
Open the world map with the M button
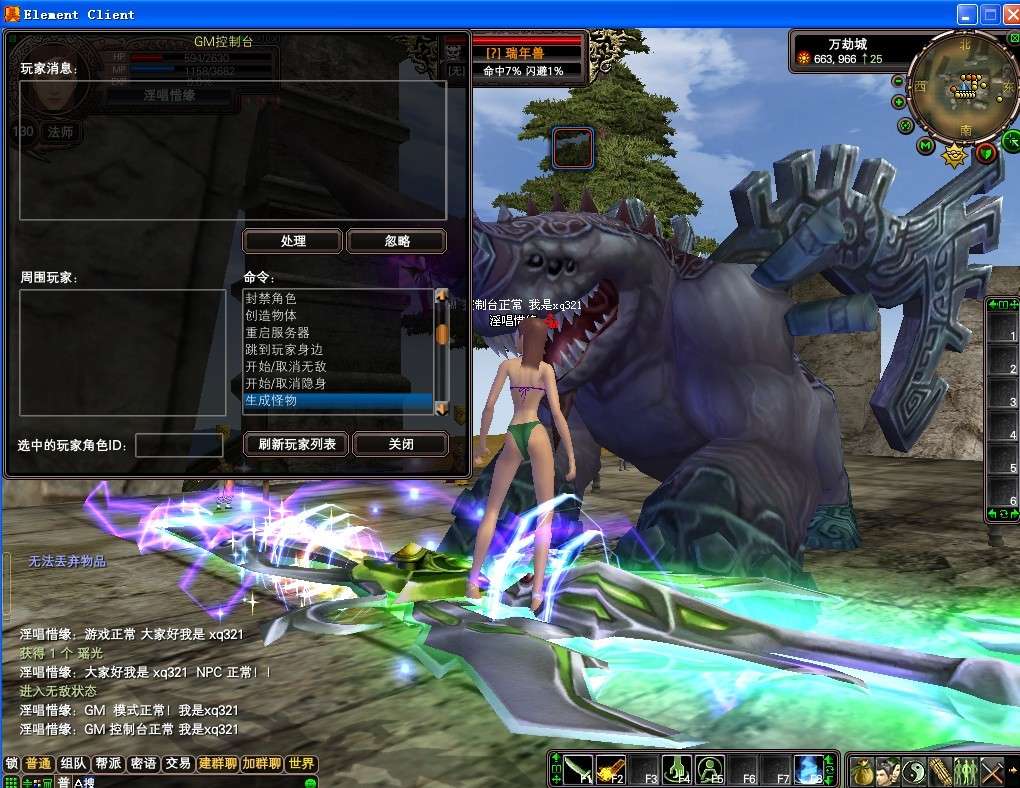[x=926, y=147]
